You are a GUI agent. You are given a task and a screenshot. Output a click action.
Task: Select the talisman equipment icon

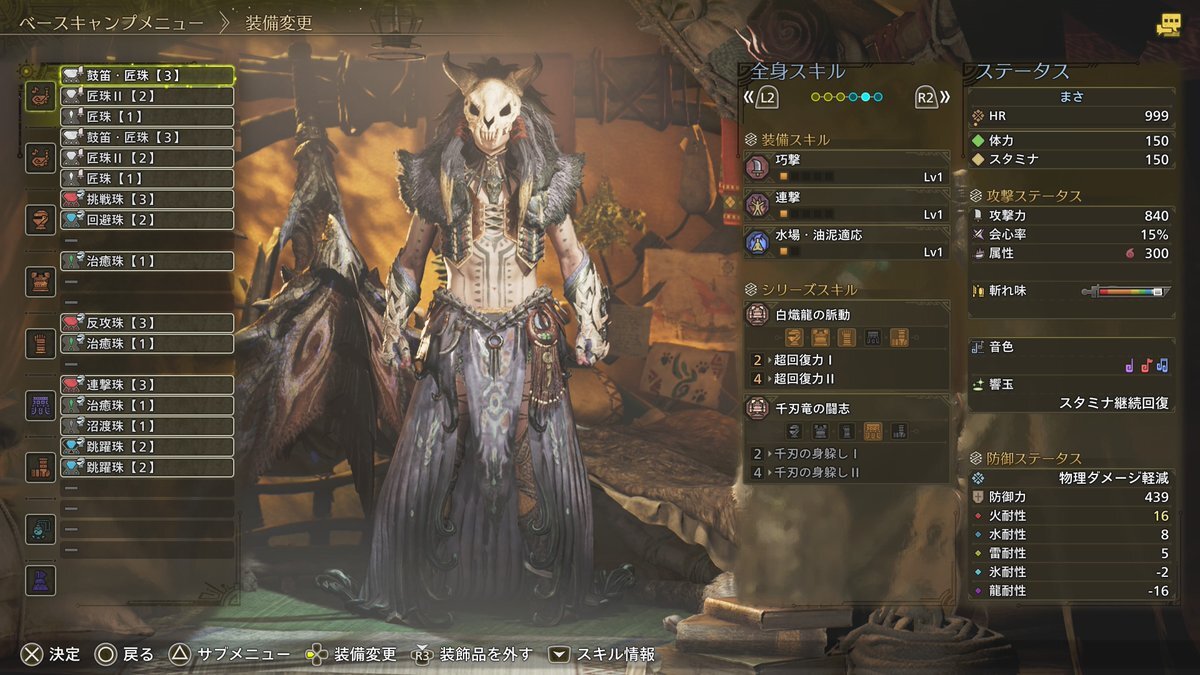[x=40, y=529]
